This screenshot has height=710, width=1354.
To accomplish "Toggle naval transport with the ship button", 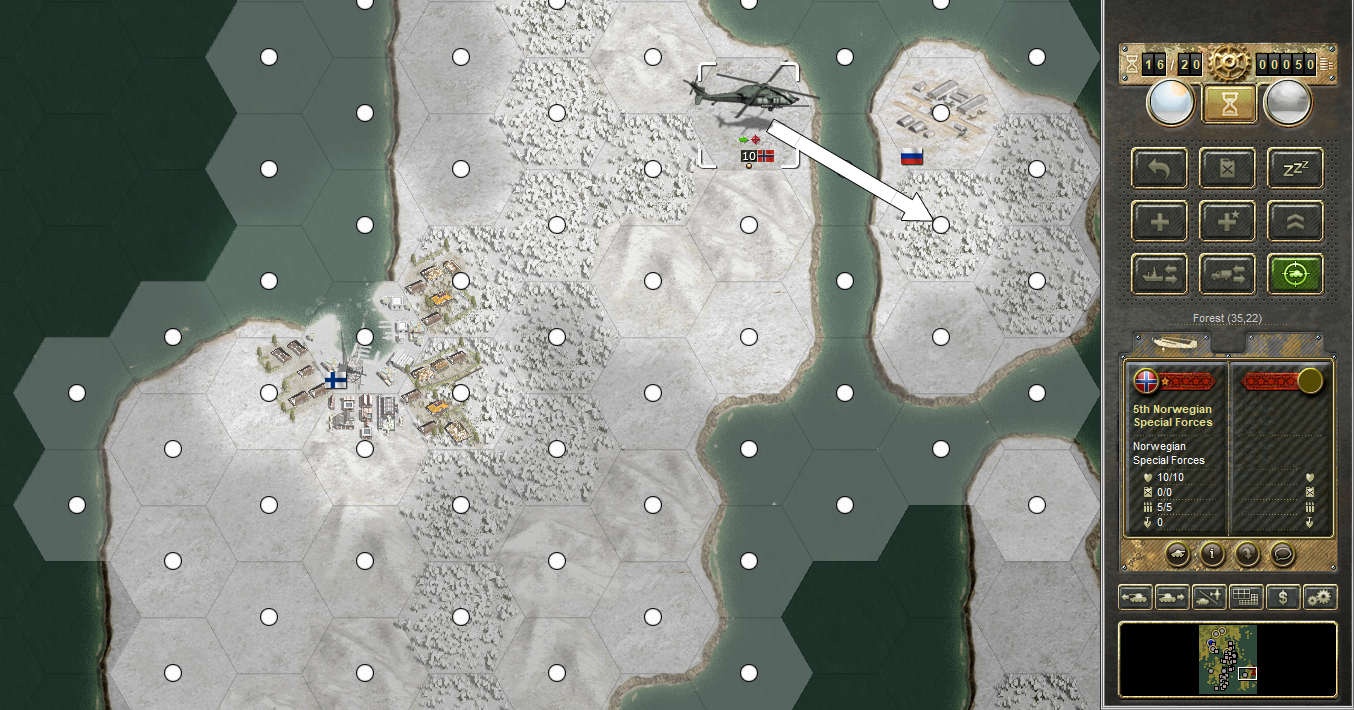I will (1160, 273).
